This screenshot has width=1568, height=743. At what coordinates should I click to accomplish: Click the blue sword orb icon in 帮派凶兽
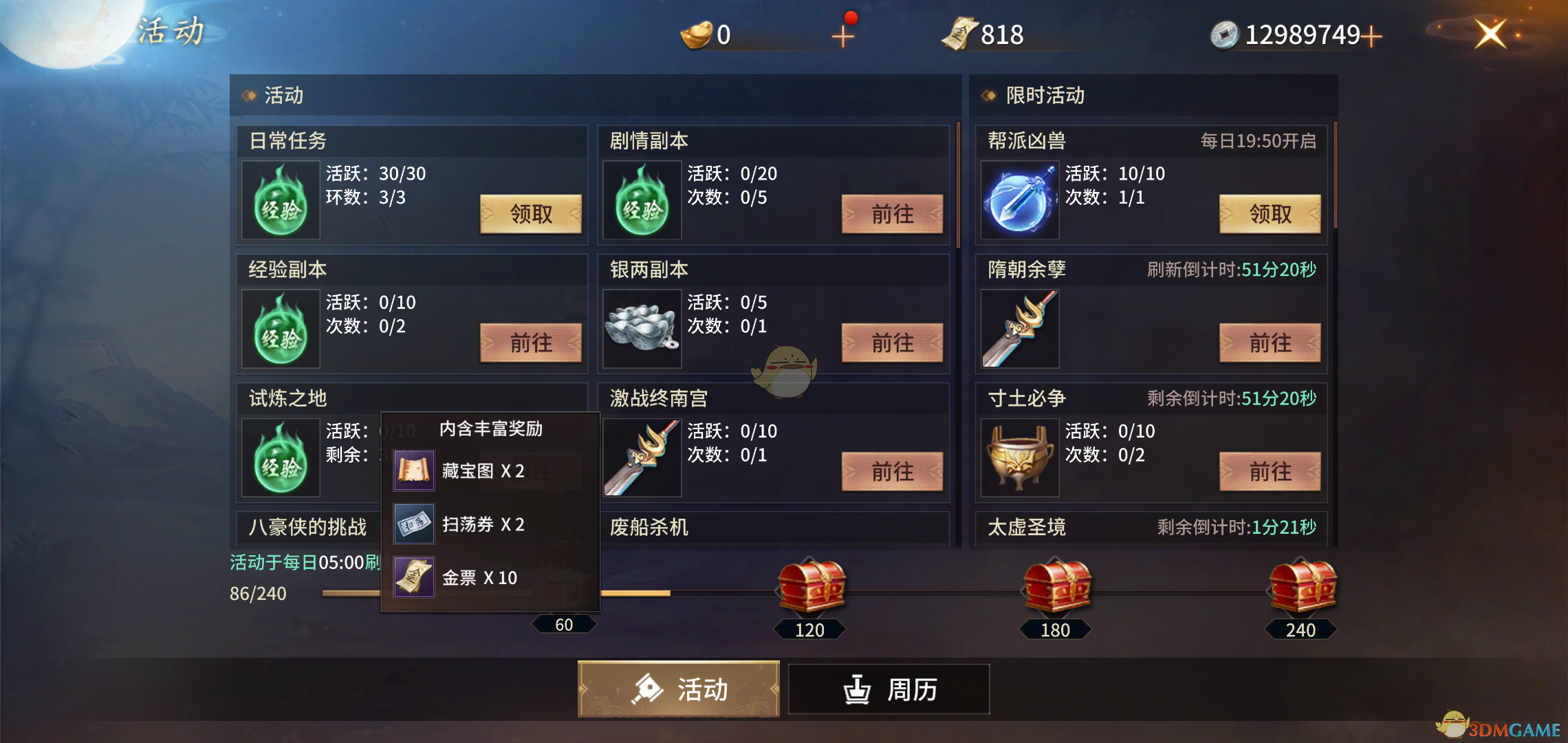(x=1019, y=200)
